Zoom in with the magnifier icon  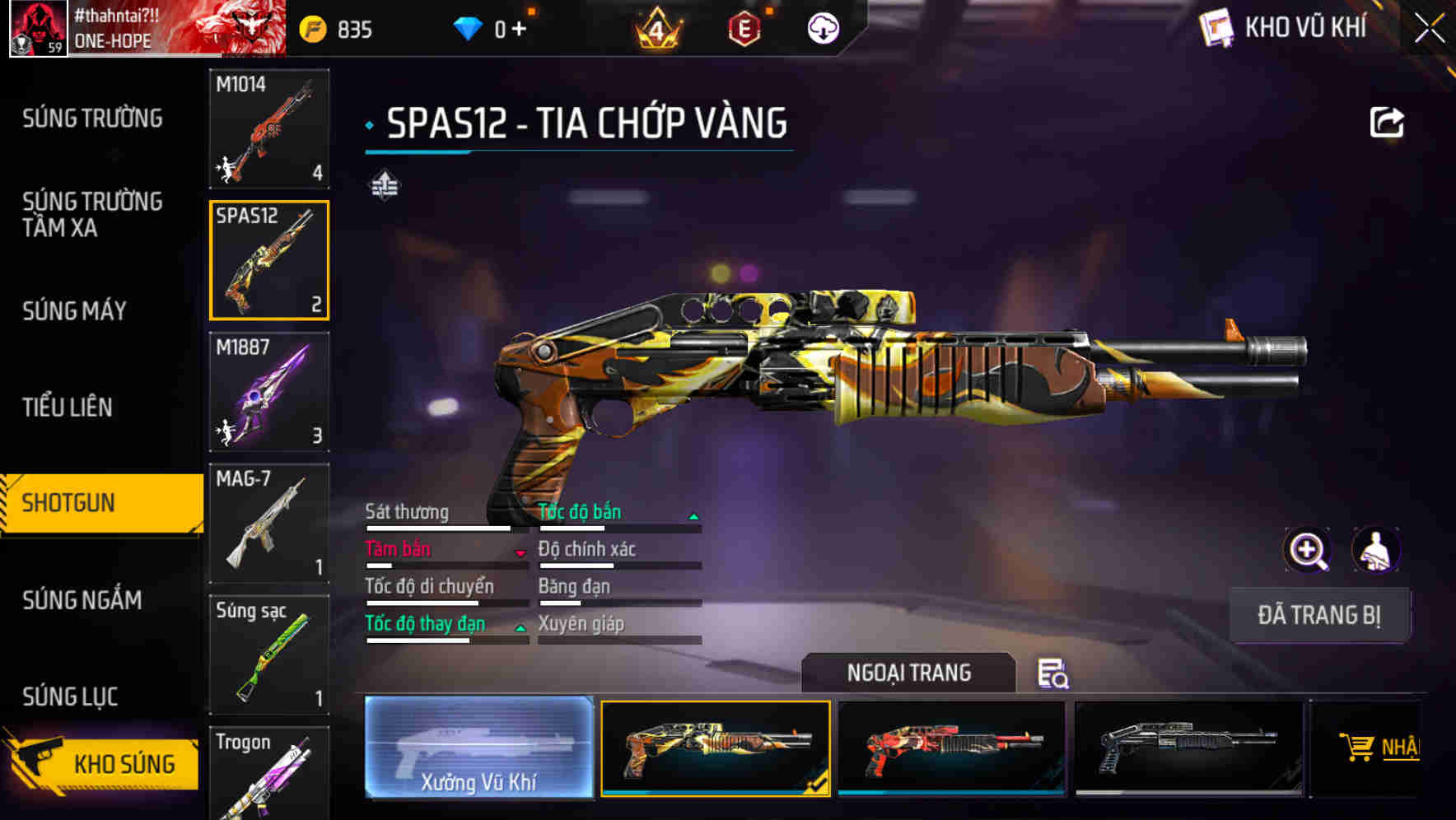pyautogui.click(x=1308, y=550)
